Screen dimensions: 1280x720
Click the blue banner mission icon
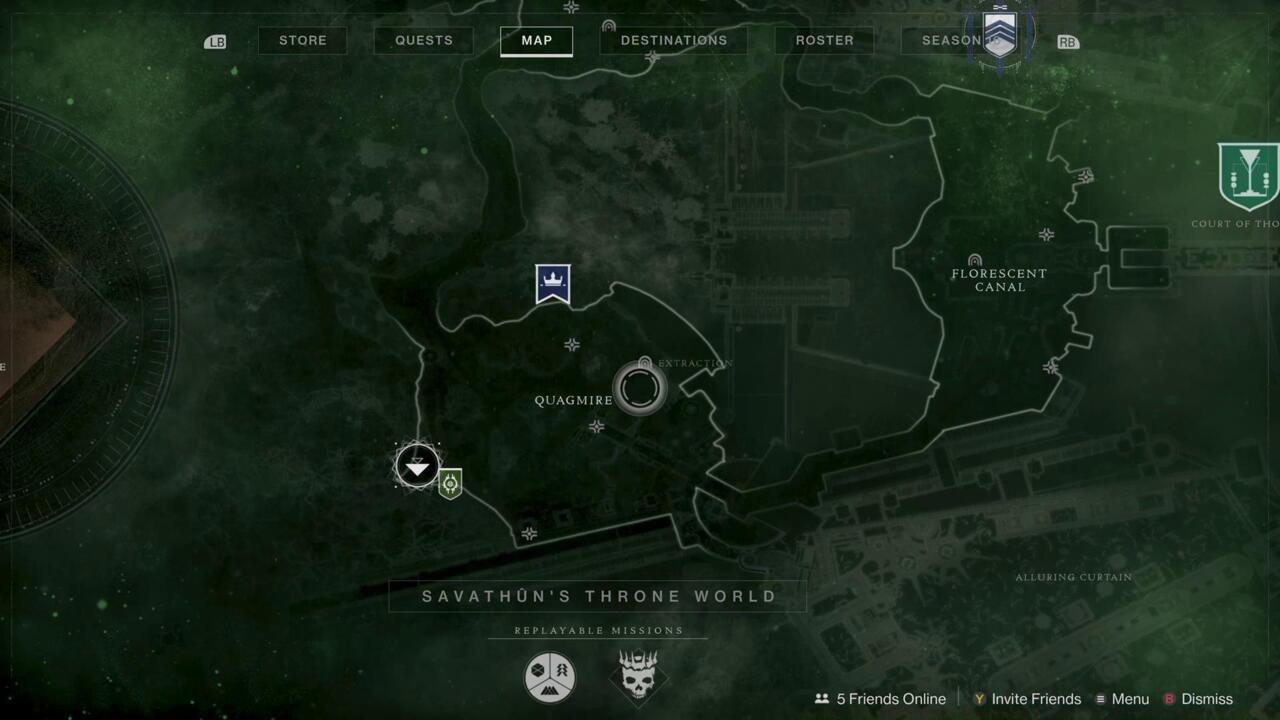(x=551, y=282)
